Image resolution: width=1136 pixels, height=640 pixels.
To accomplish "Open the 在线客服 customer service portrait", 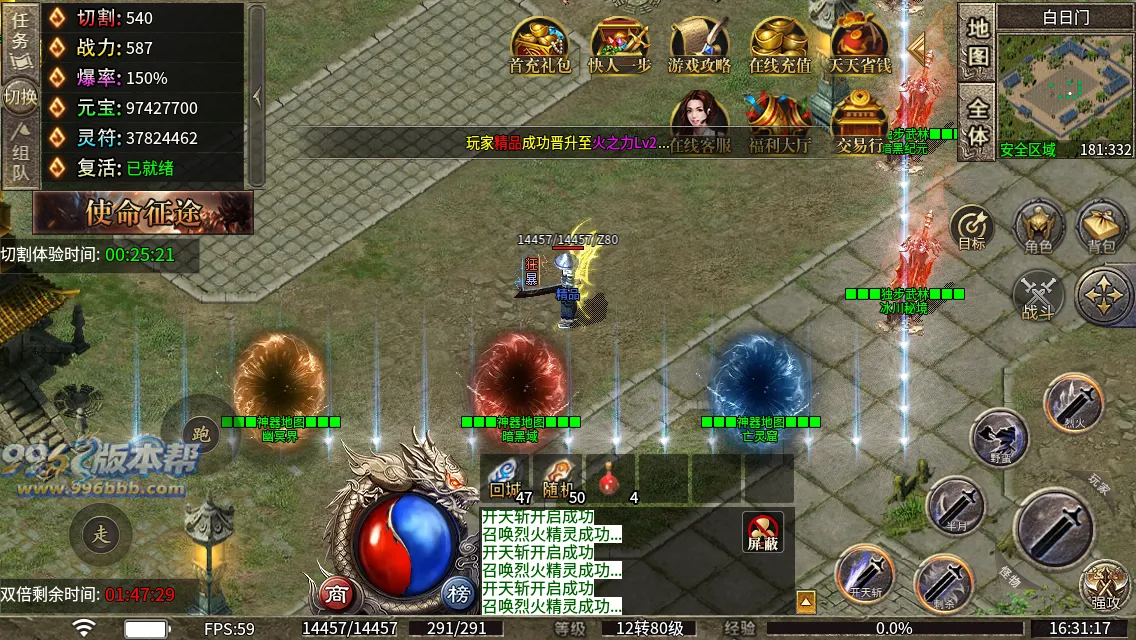I will point(699,122).
